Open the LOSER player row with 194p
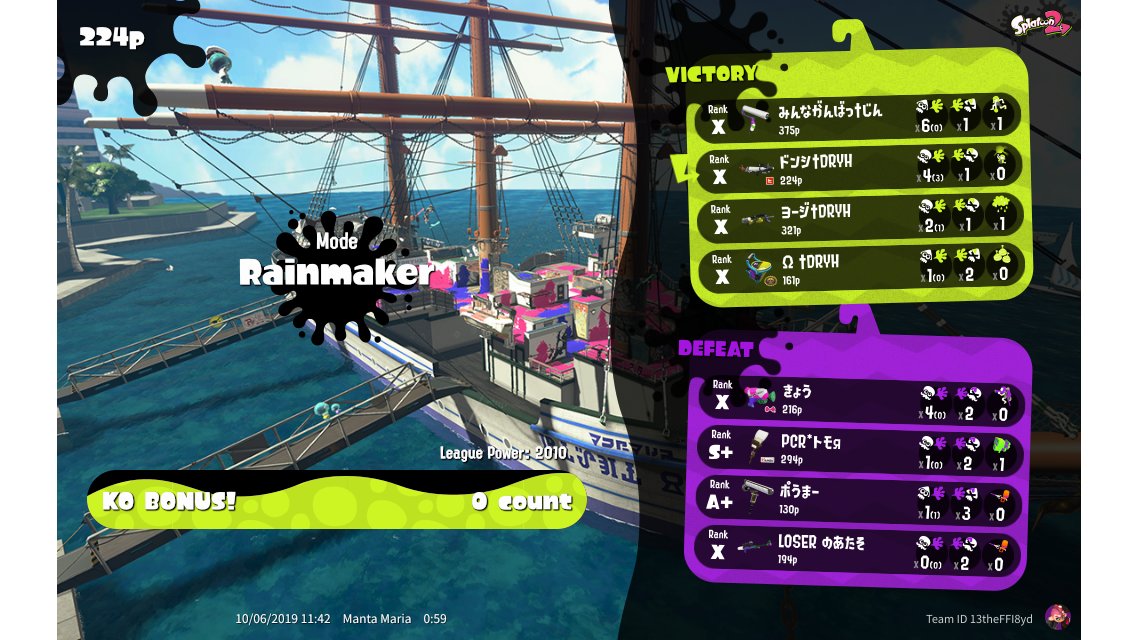The image size is (1138, 640). [858, 551]
